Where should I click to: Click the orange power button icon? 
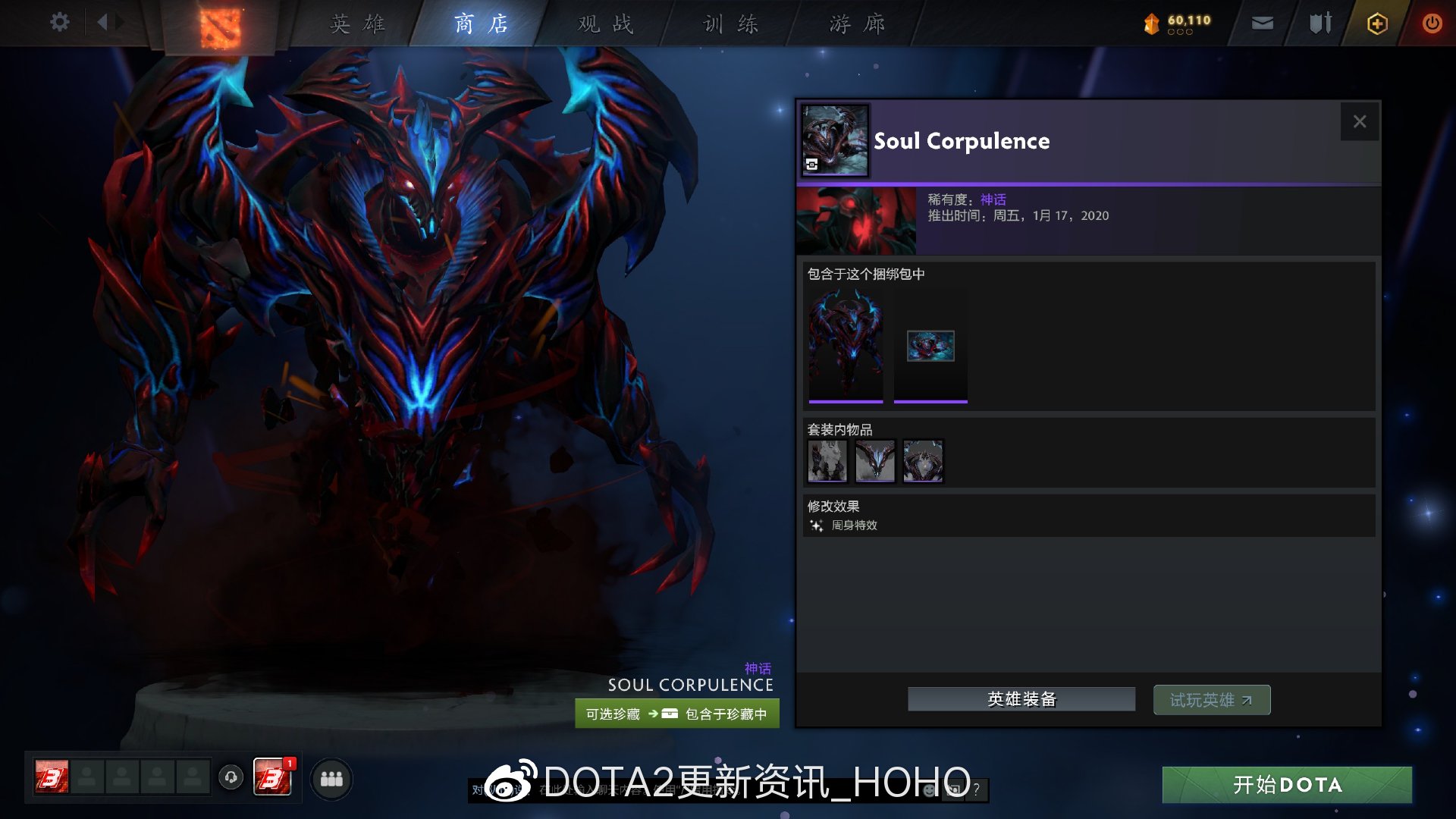click(1432, 23)
